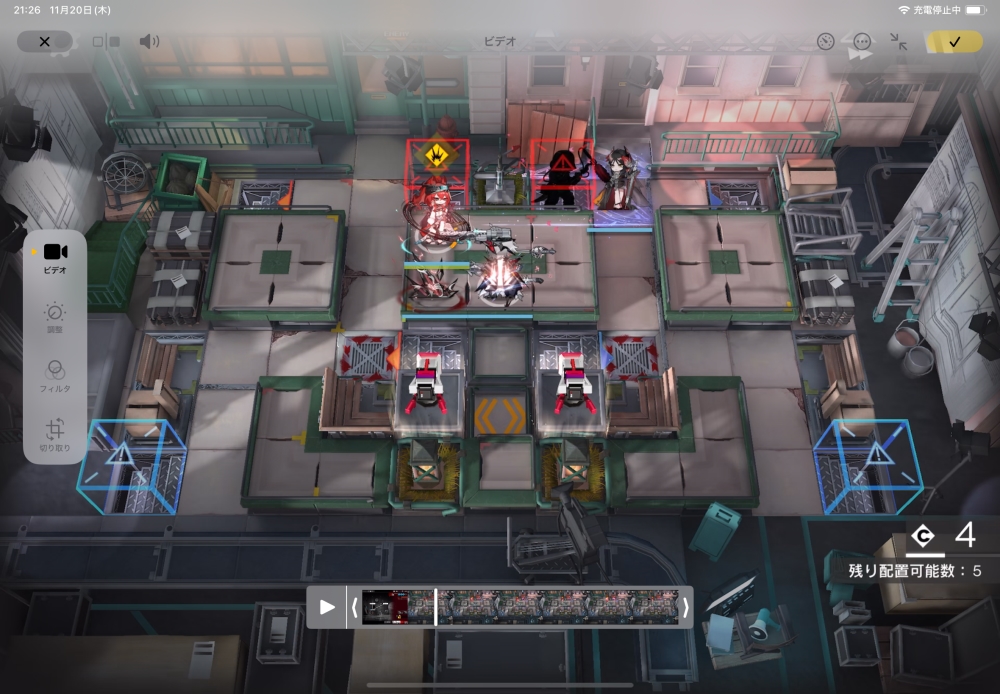
Task: Open the フィルタ filters tab
Action: (x=55, y=374)
